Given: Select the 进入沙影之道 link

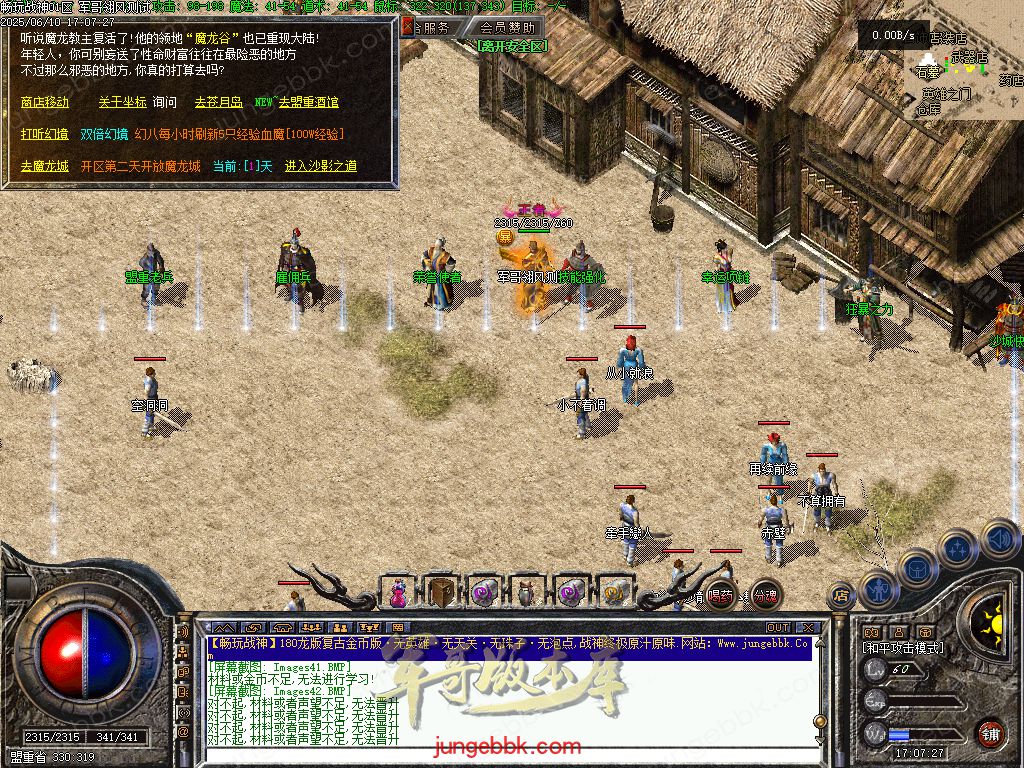Looking at the screenshot, I should [320, 166].
